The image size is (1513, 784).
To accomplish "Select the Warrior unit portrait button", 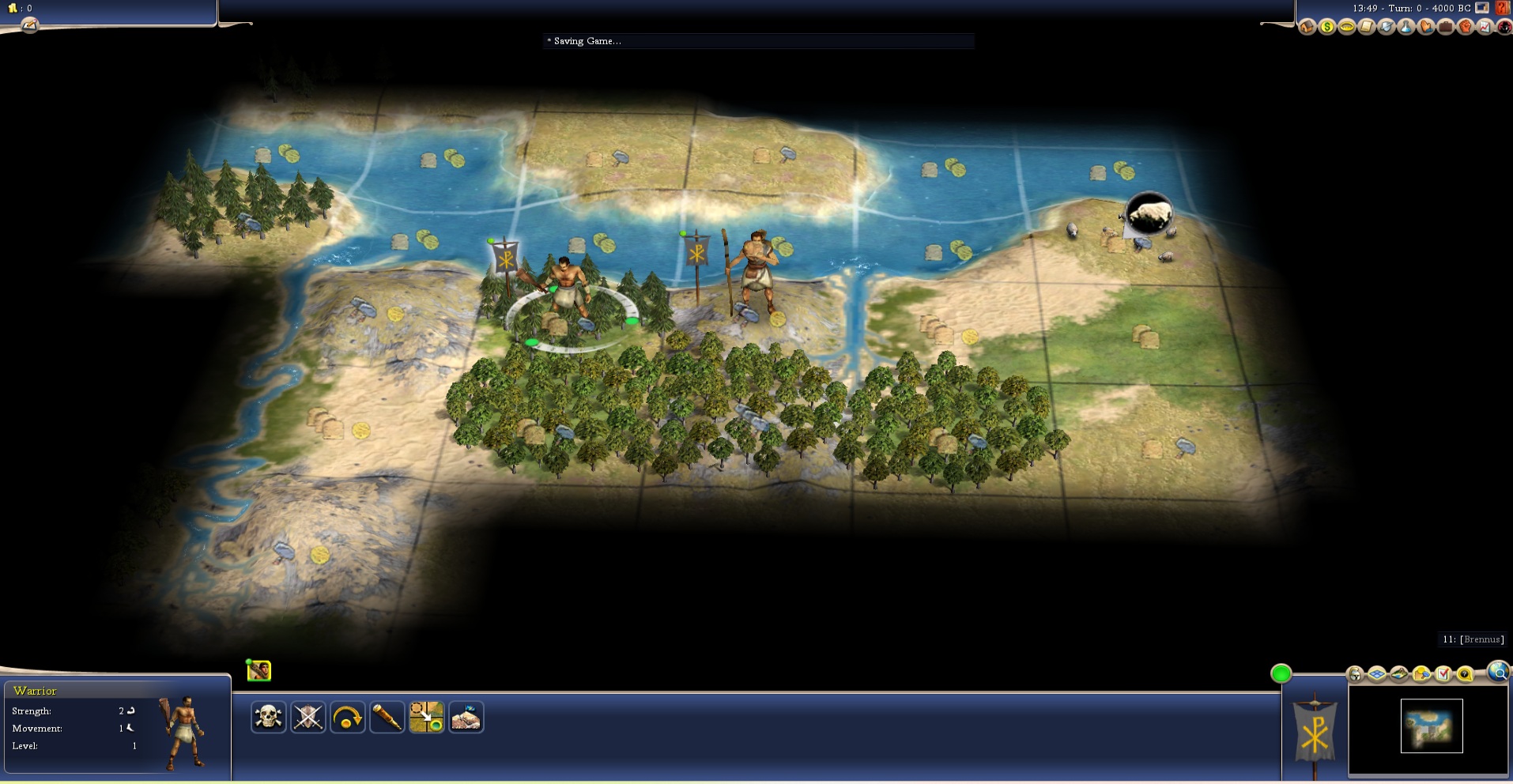I will (x=259, y=671).
